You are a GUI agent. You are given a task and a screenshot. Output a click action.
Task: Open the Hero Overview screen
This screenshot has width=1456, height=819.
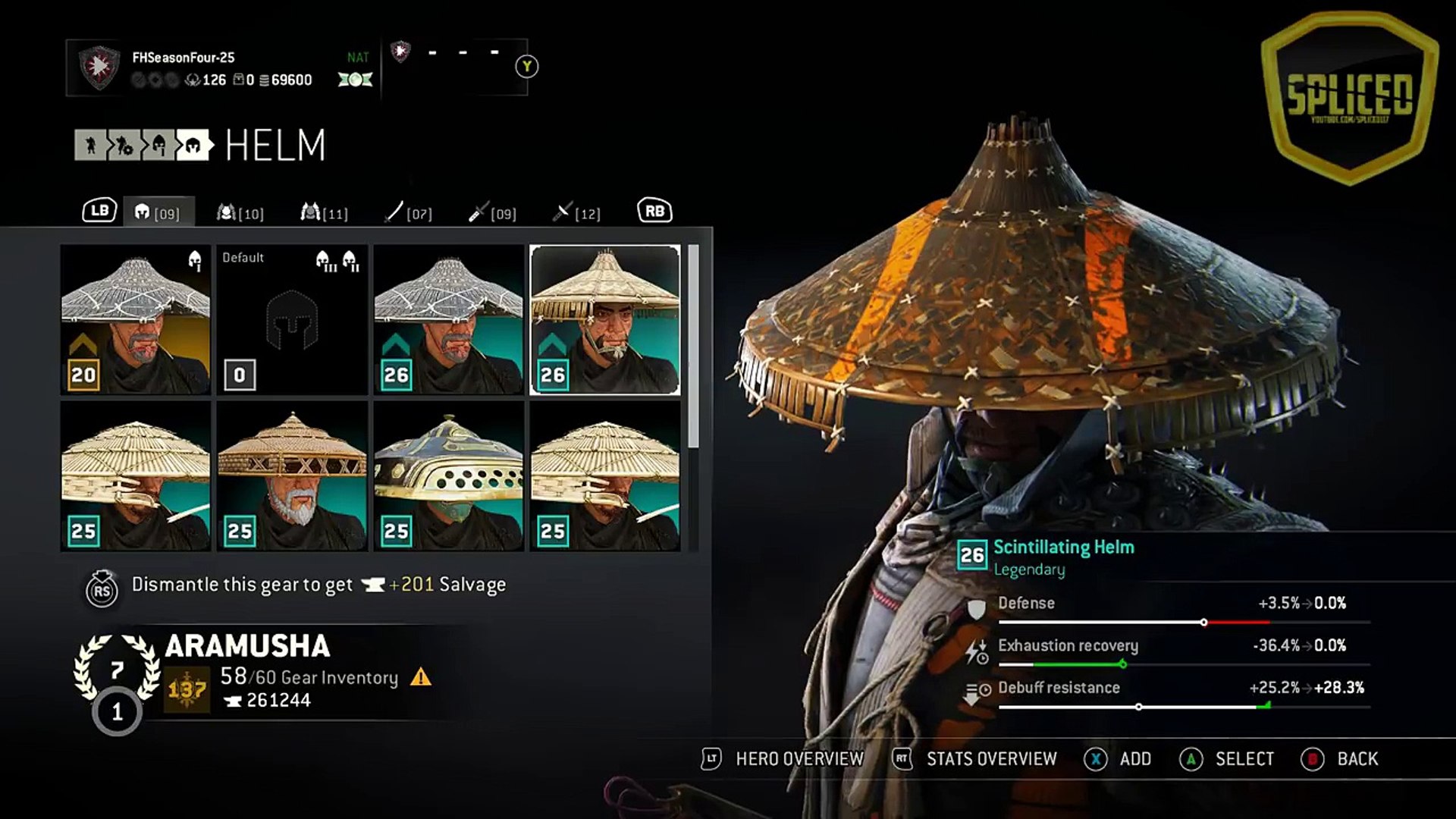[783, 759]
